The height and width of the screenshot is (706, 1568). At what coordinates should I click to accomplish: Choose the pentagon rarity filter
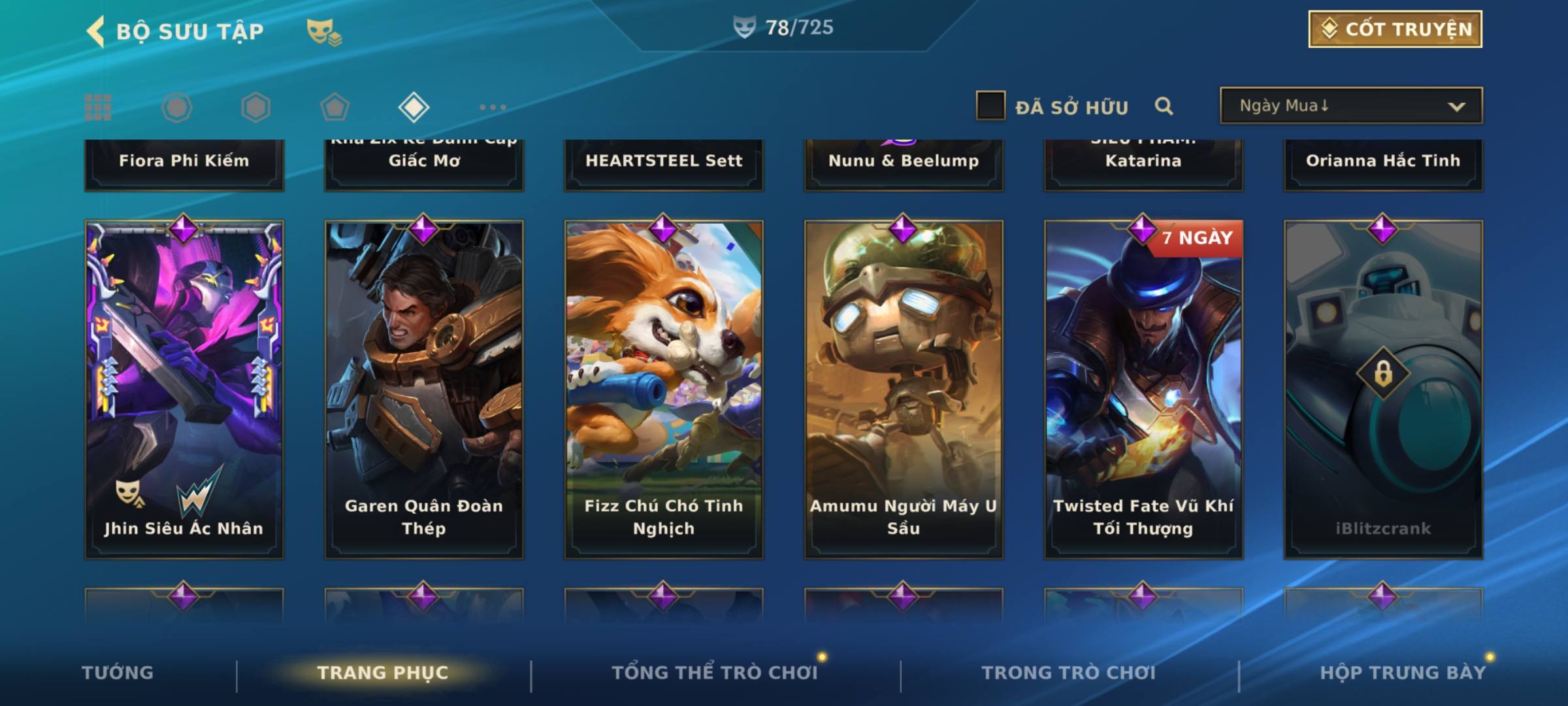pos(335,107)
